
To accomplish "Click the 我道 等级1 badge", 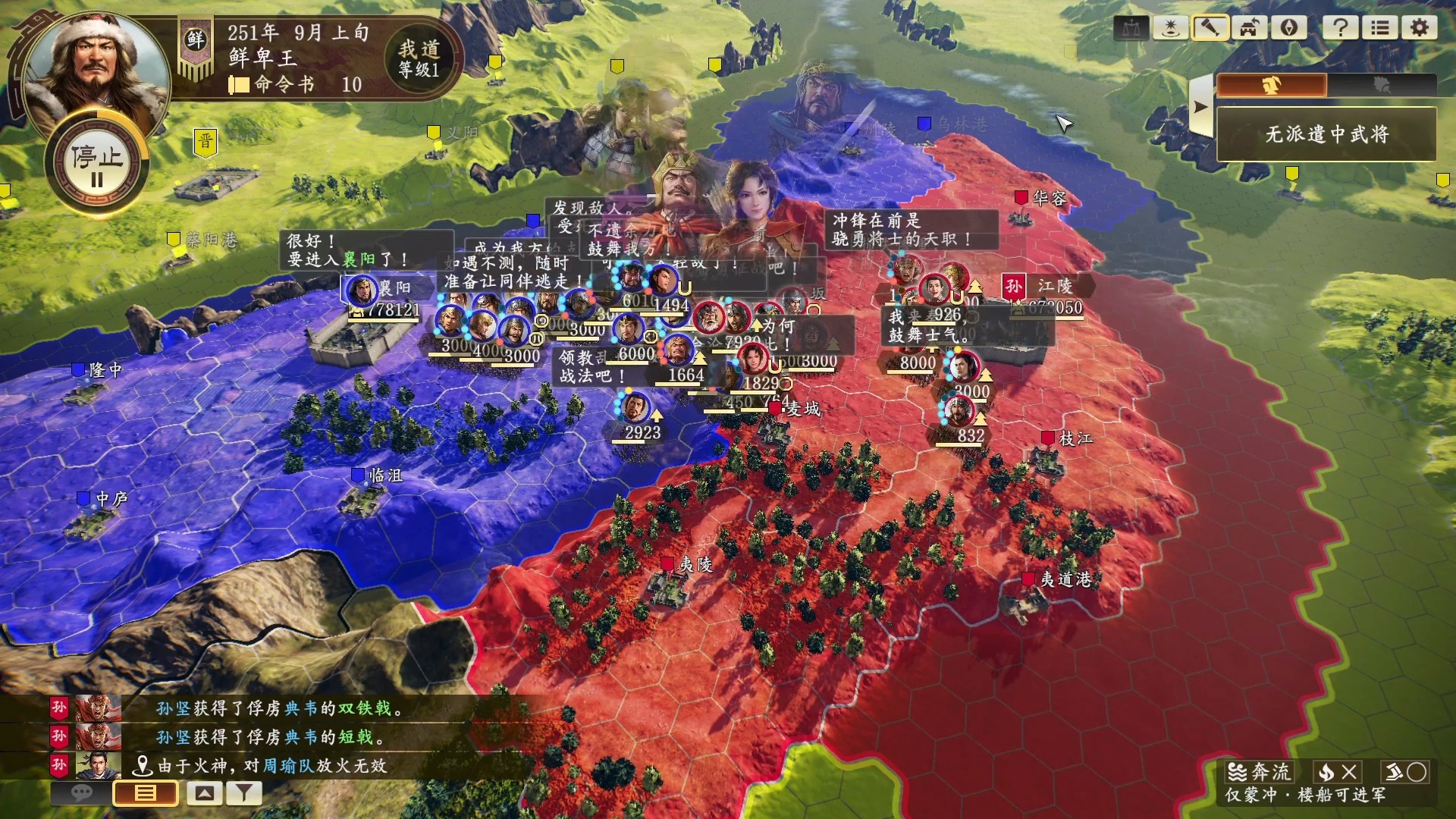I will [419, 58].
